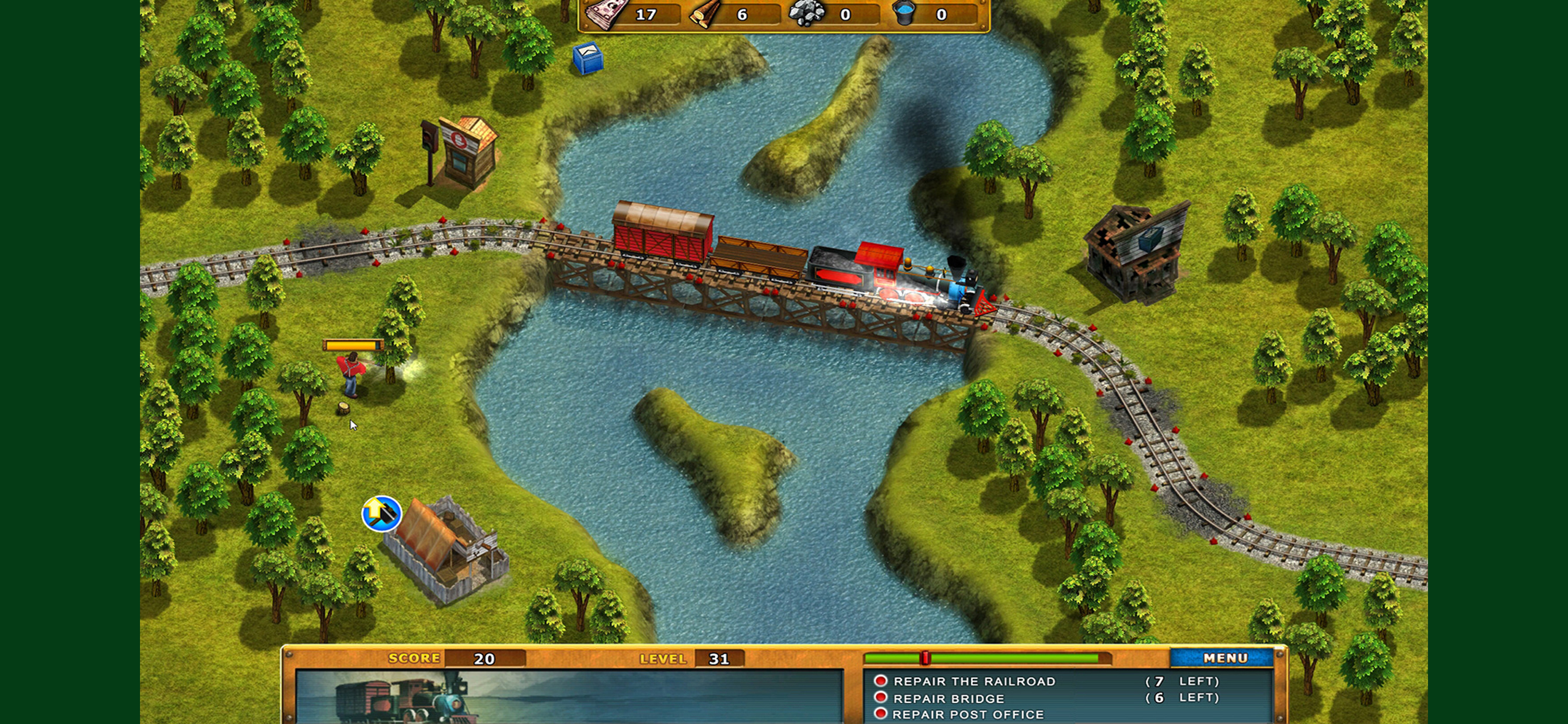This screenshot has width=1568, height=724.
Task: Select the Repair Post Office objective
Action: pyautogui.click(x=968, y=714)
